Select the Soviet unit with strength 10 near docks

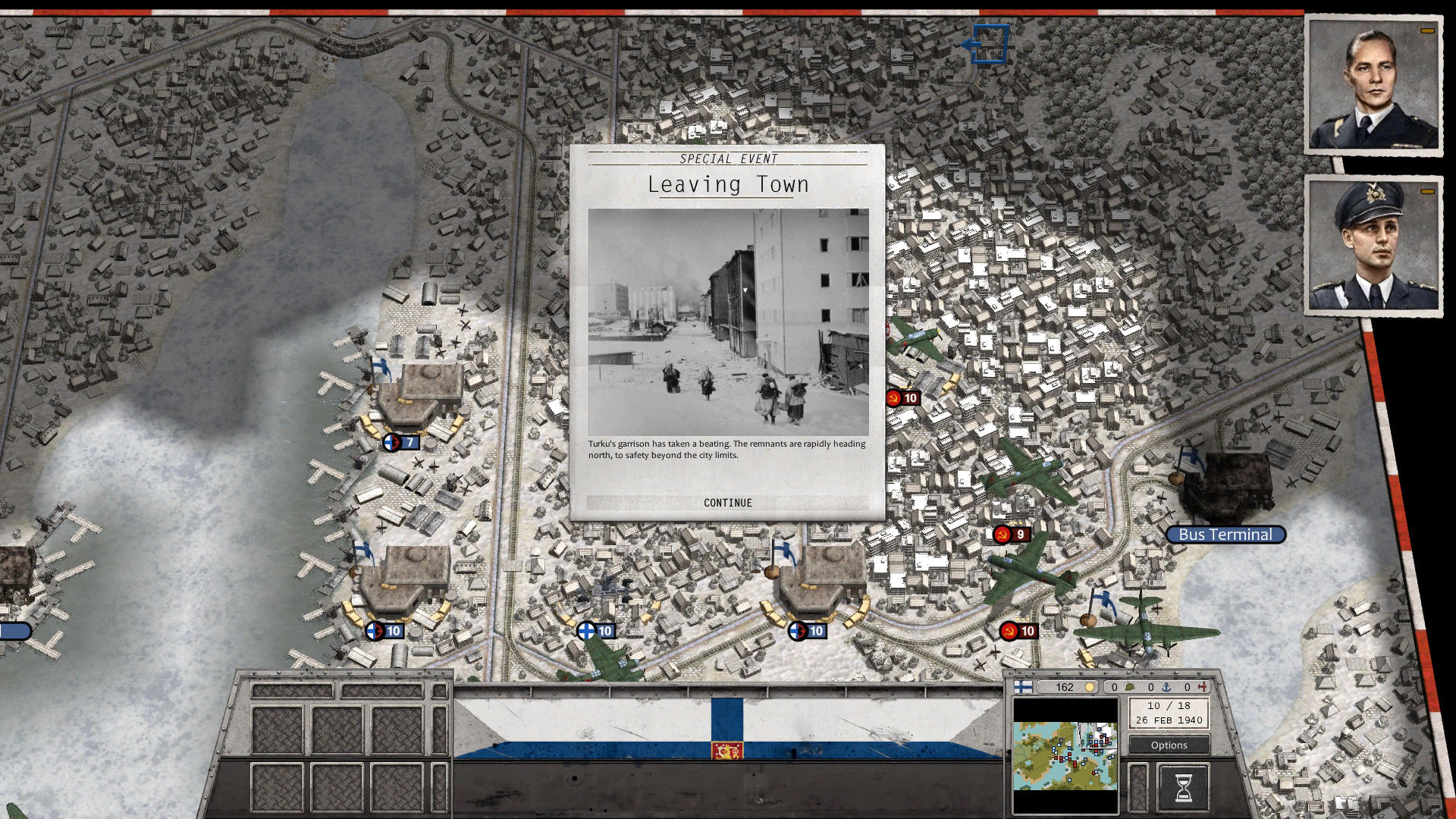1020,630
